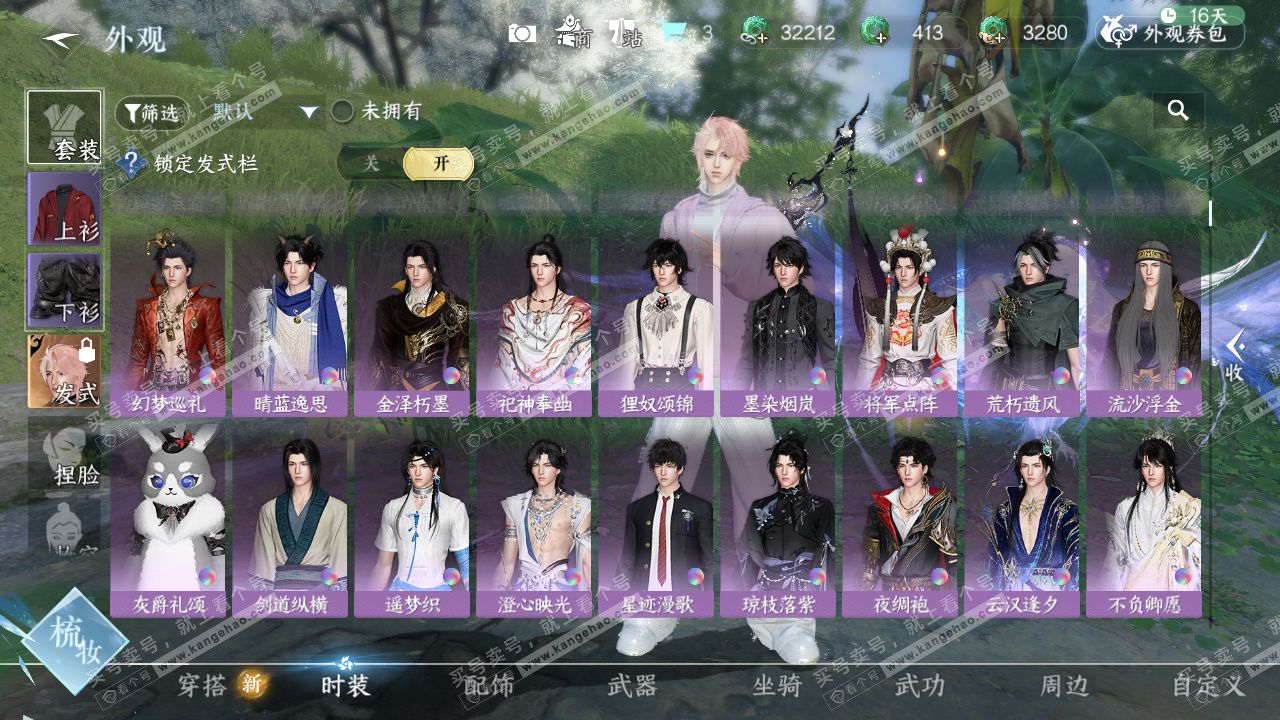This screenshot has width=1280, height=720.
Task: Select the 星迹漫歌 outfit
Action: pos(656,522)
